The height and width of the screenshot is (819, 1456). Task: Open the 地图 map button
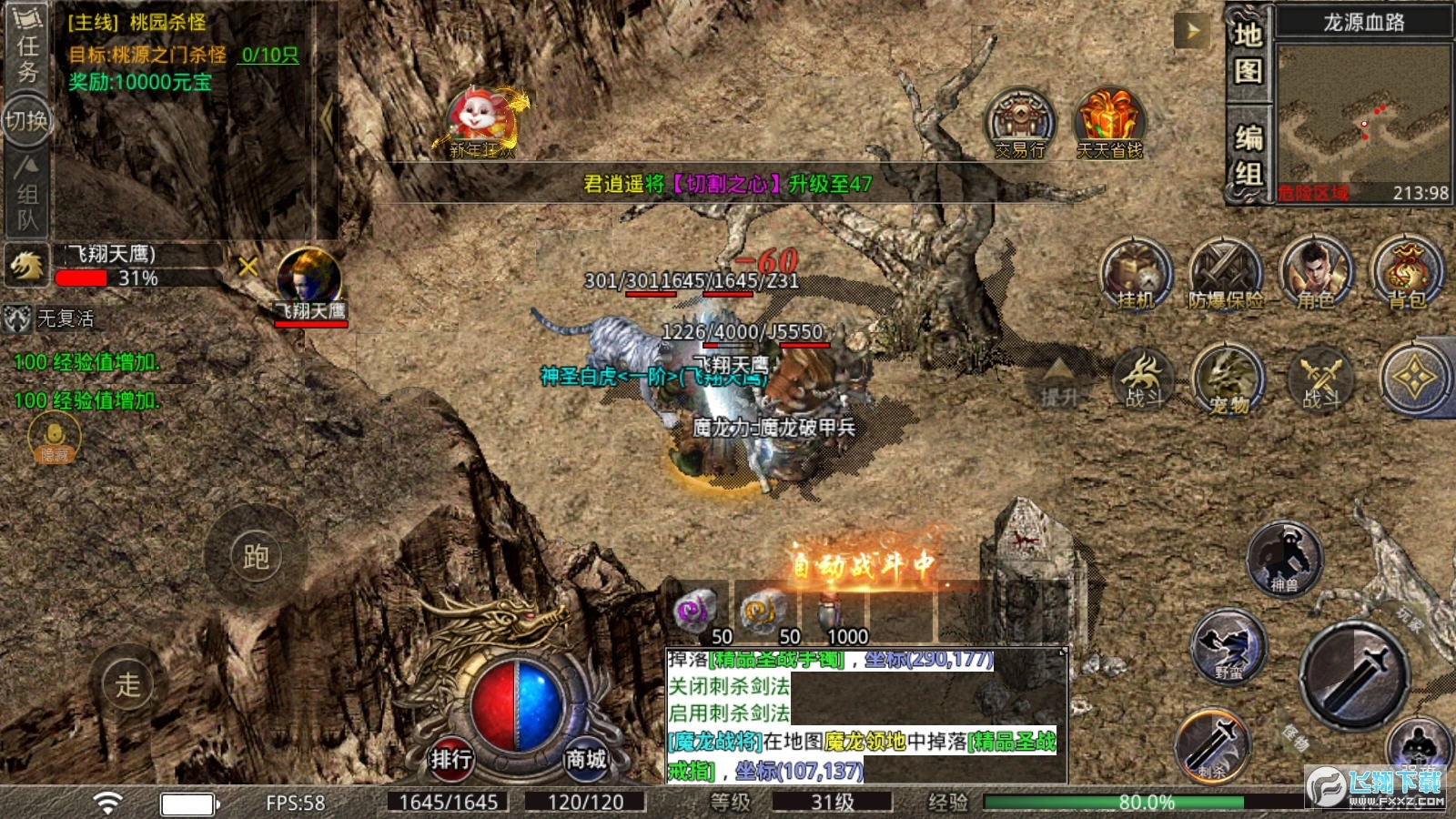pos(1248,53)
